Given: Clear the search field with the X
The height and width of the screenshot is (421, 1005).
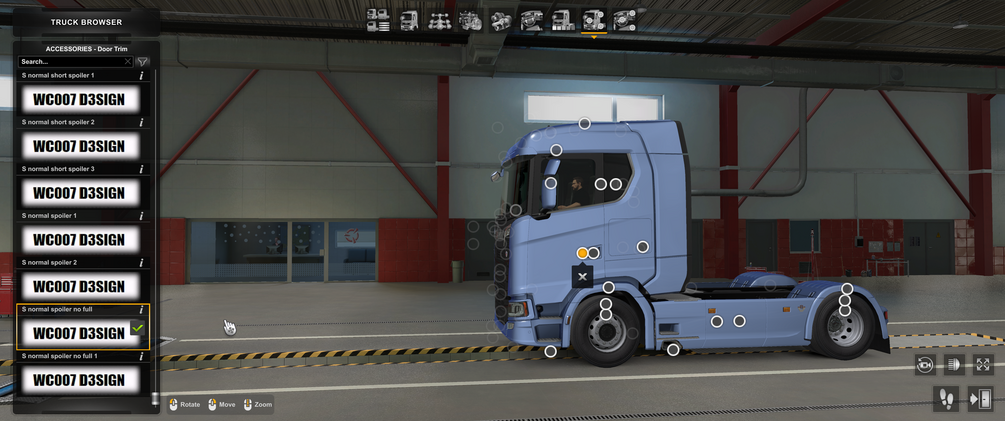Looking at the screenshot, I should pyautogui.click(x=128, y=62).
